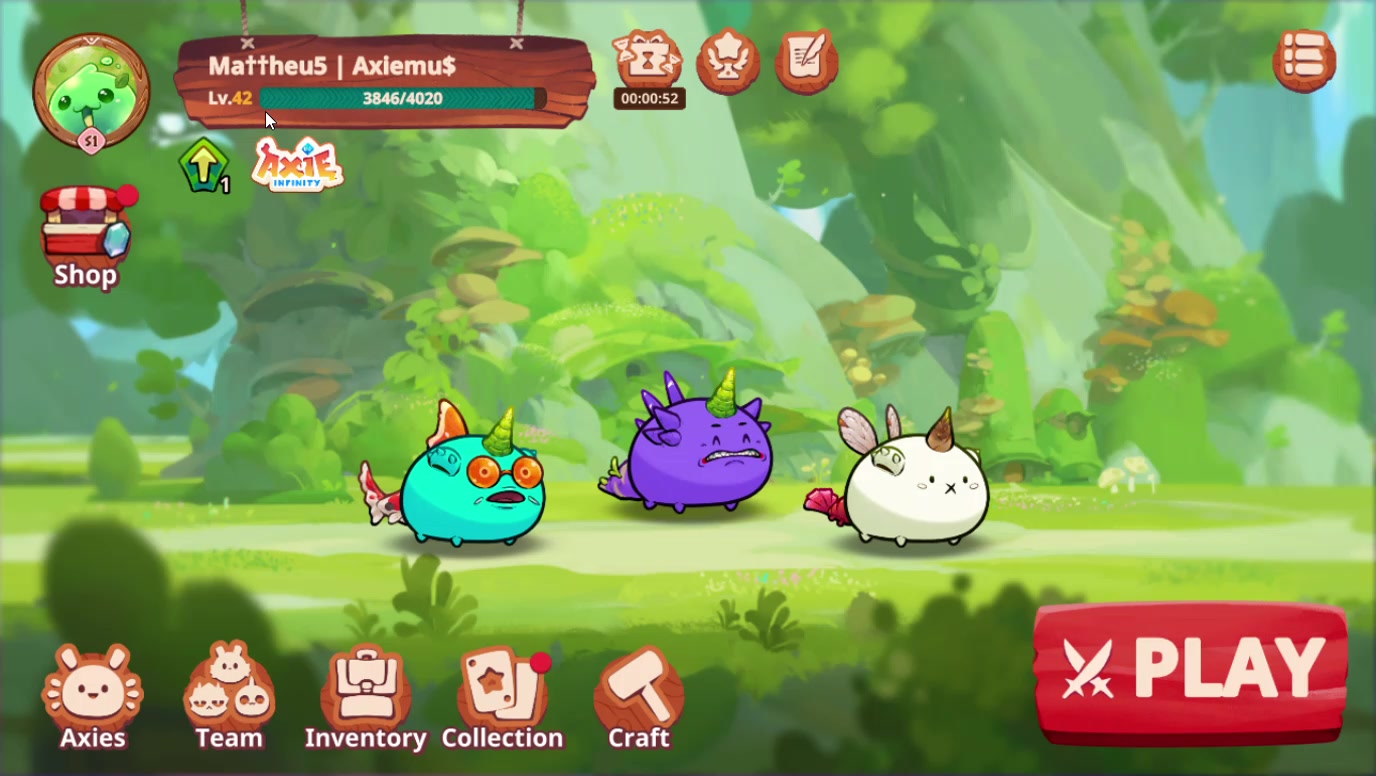Open the Shop

(85, 230)
